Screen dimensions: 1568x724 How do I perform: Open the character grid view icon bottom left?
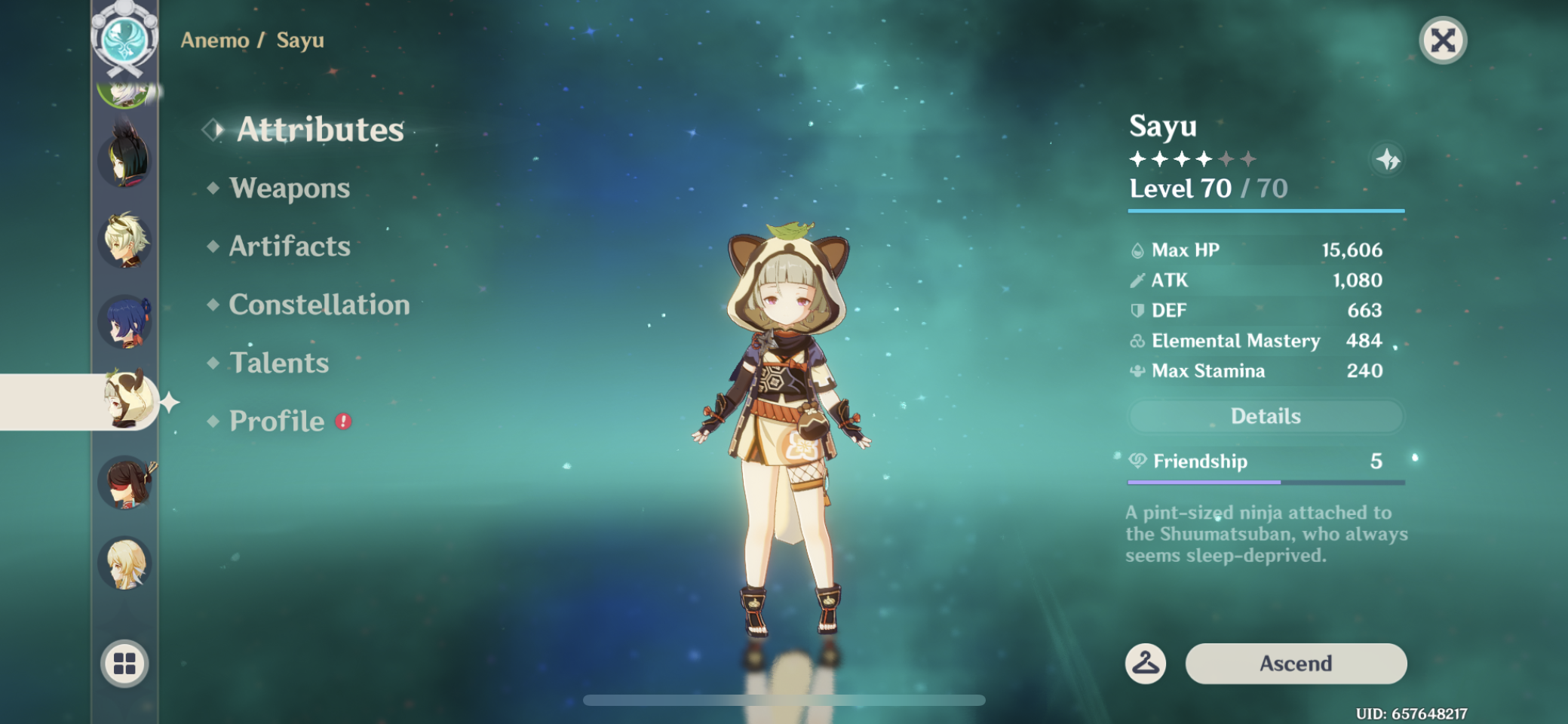click(x=124, y=665)
